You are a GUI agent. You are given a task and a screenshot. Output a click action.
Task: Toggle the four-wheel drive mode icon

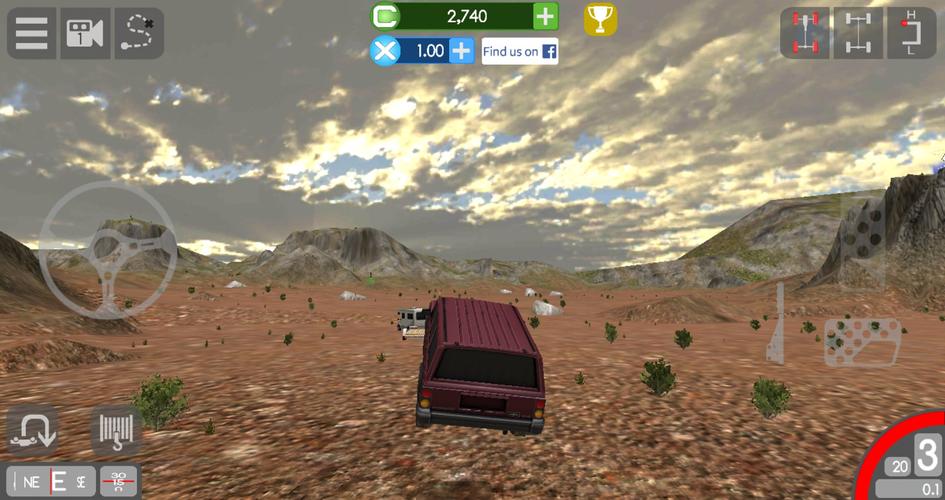804,33
